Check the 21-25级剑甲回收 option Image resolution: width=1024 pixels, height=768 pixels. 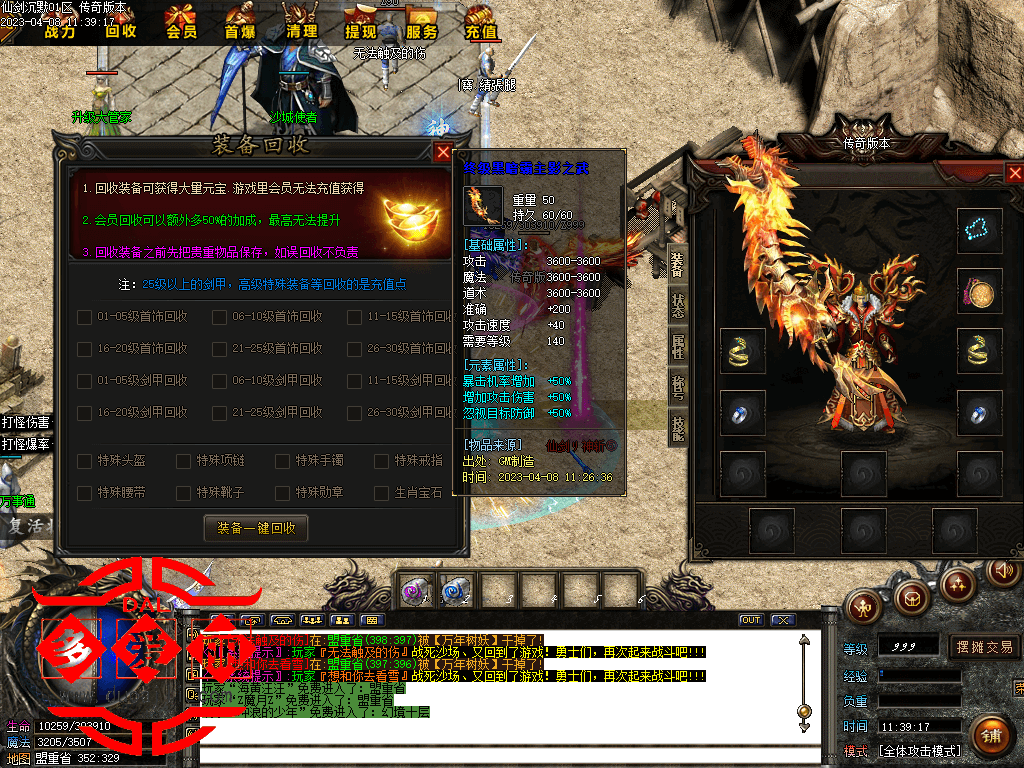[220, 413]
